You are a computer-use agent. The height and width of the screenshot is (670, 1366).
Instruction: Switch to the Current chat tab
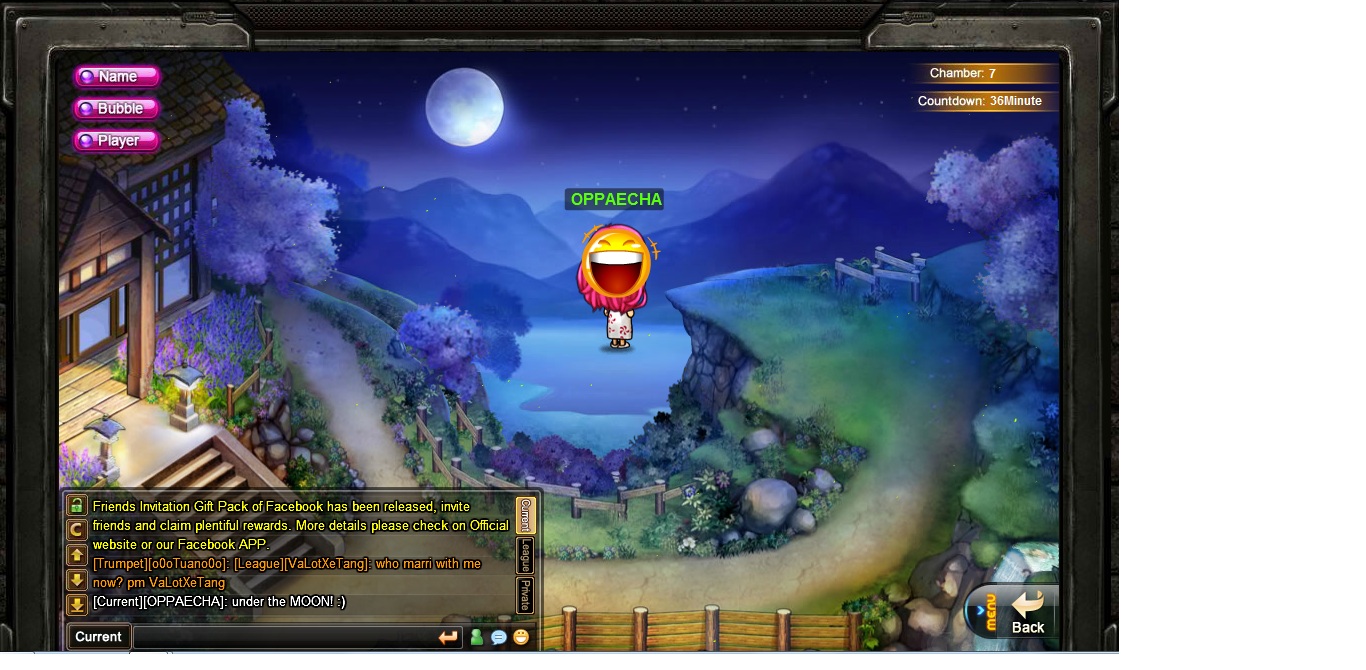[525, 516]
